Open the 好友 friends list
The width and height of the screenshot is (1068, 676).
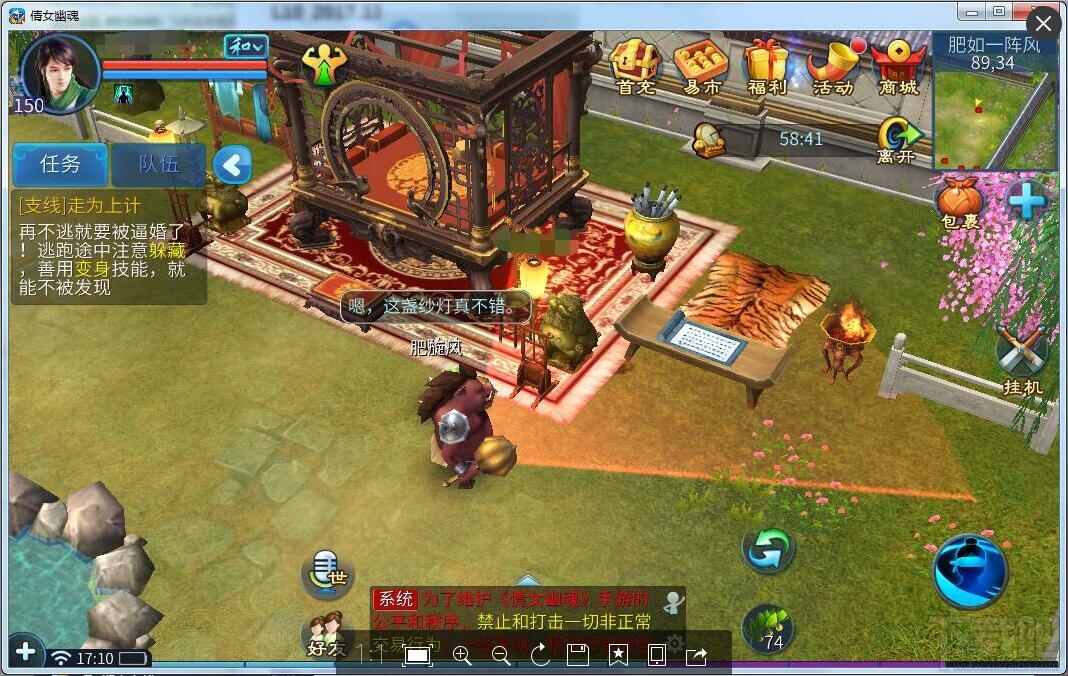point(325,634)
